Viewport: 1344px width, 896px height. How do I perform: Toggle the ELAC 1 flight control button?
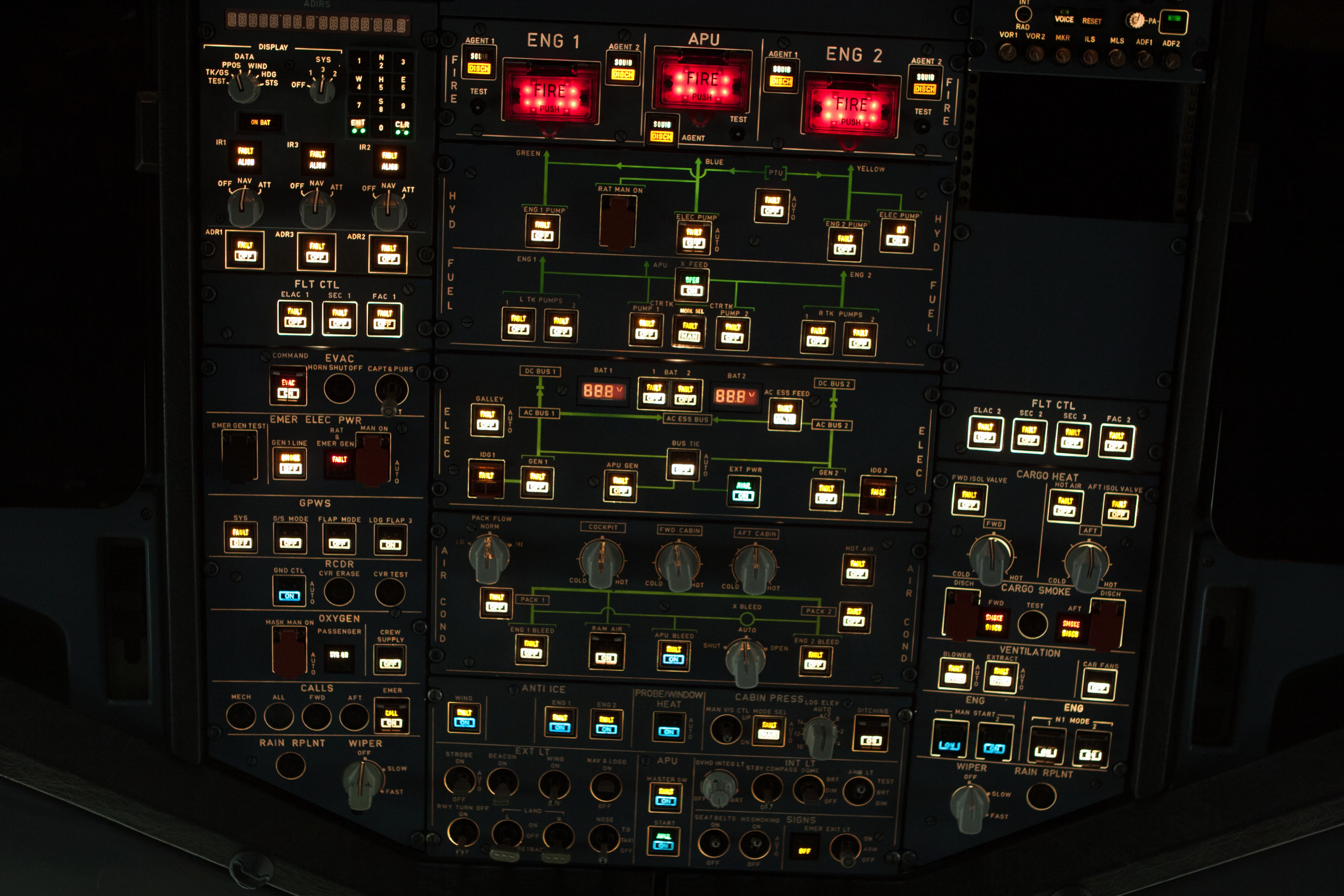(x=295, y=317)
